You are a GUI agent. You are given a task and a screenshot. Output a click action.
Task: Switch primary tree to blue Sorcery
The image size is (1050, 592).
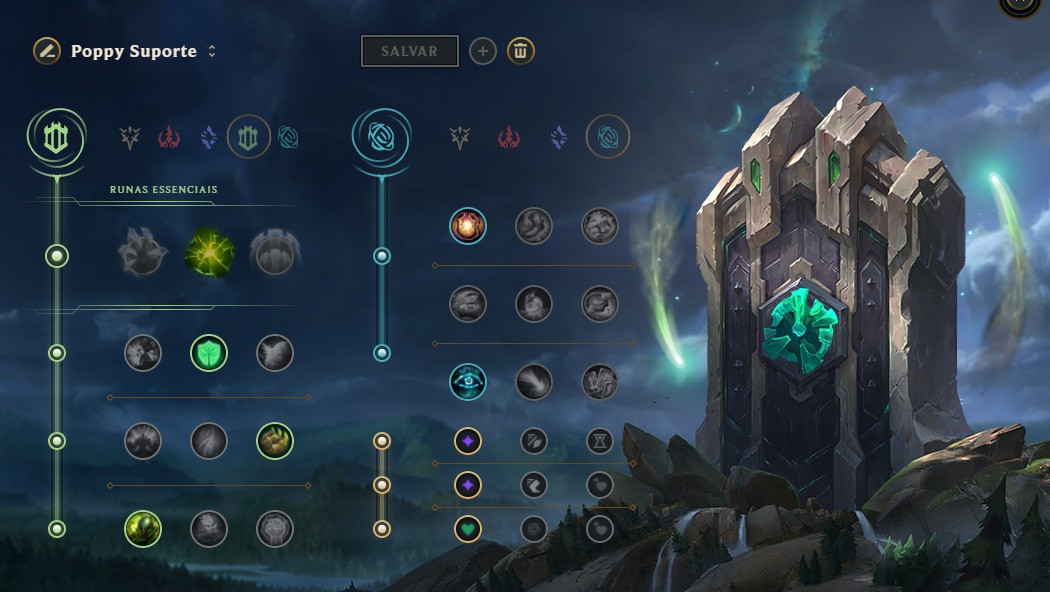tap(209, 138)
